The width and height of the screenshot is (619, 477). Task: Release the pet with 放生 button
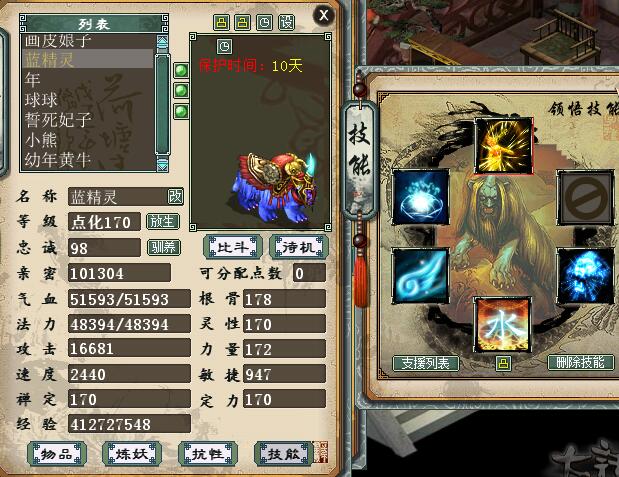pos(162,221)
